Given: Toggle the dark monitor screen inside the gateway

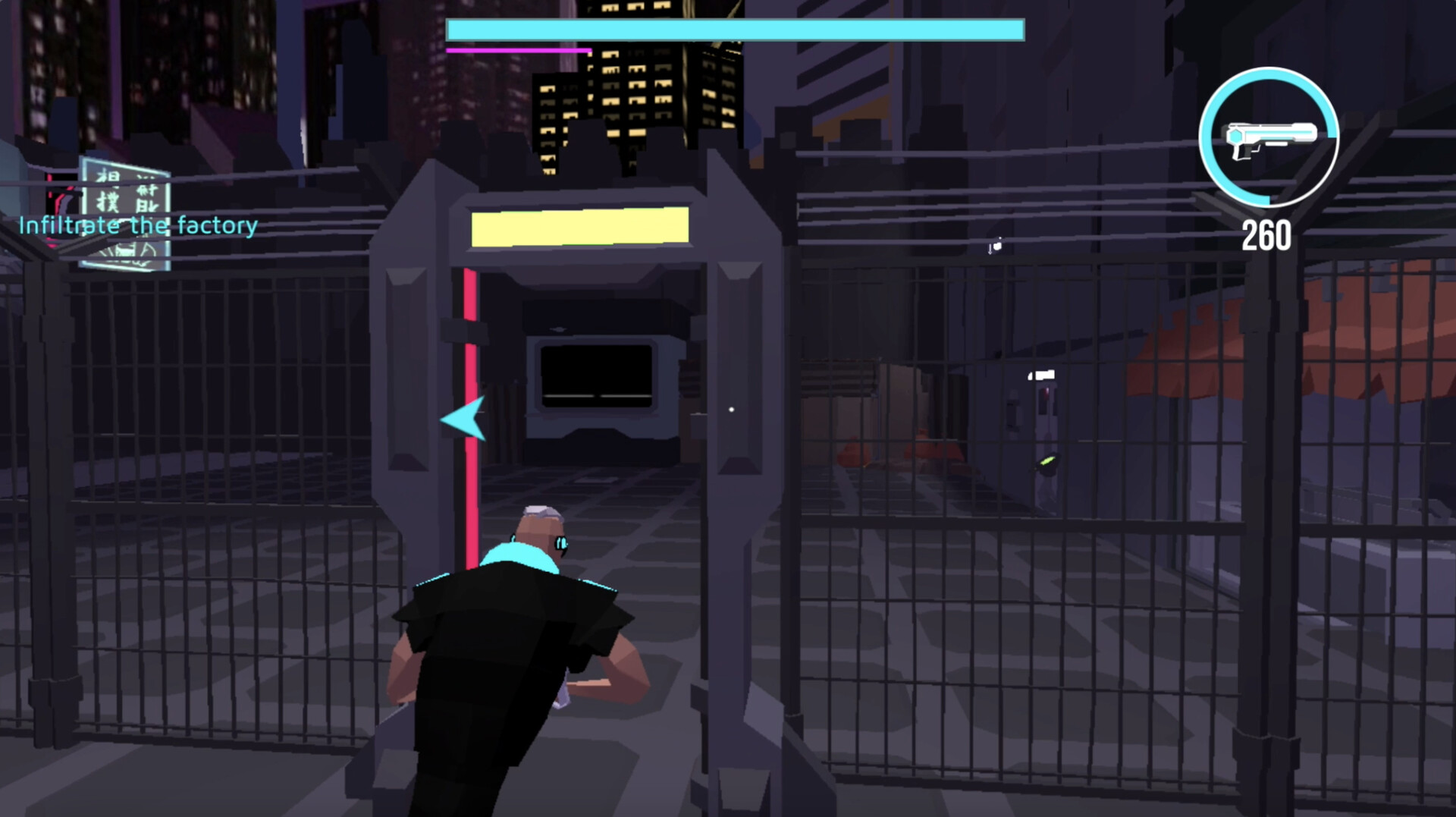Looking at the screenshot, I should [595, 376].
